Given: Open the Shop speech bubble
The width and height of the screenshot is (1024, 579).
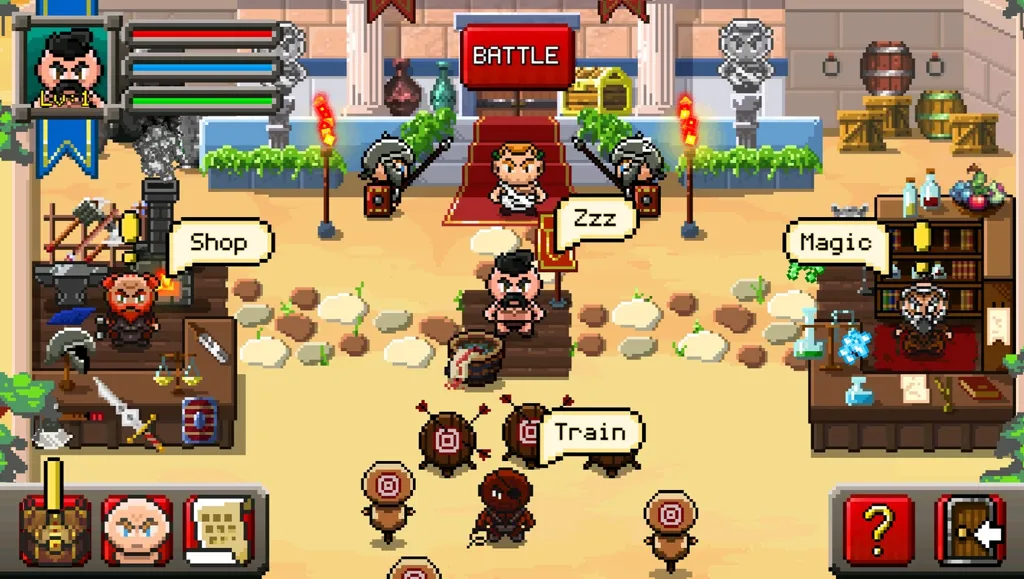Looking at the screenshot, I should click(217, 242).
